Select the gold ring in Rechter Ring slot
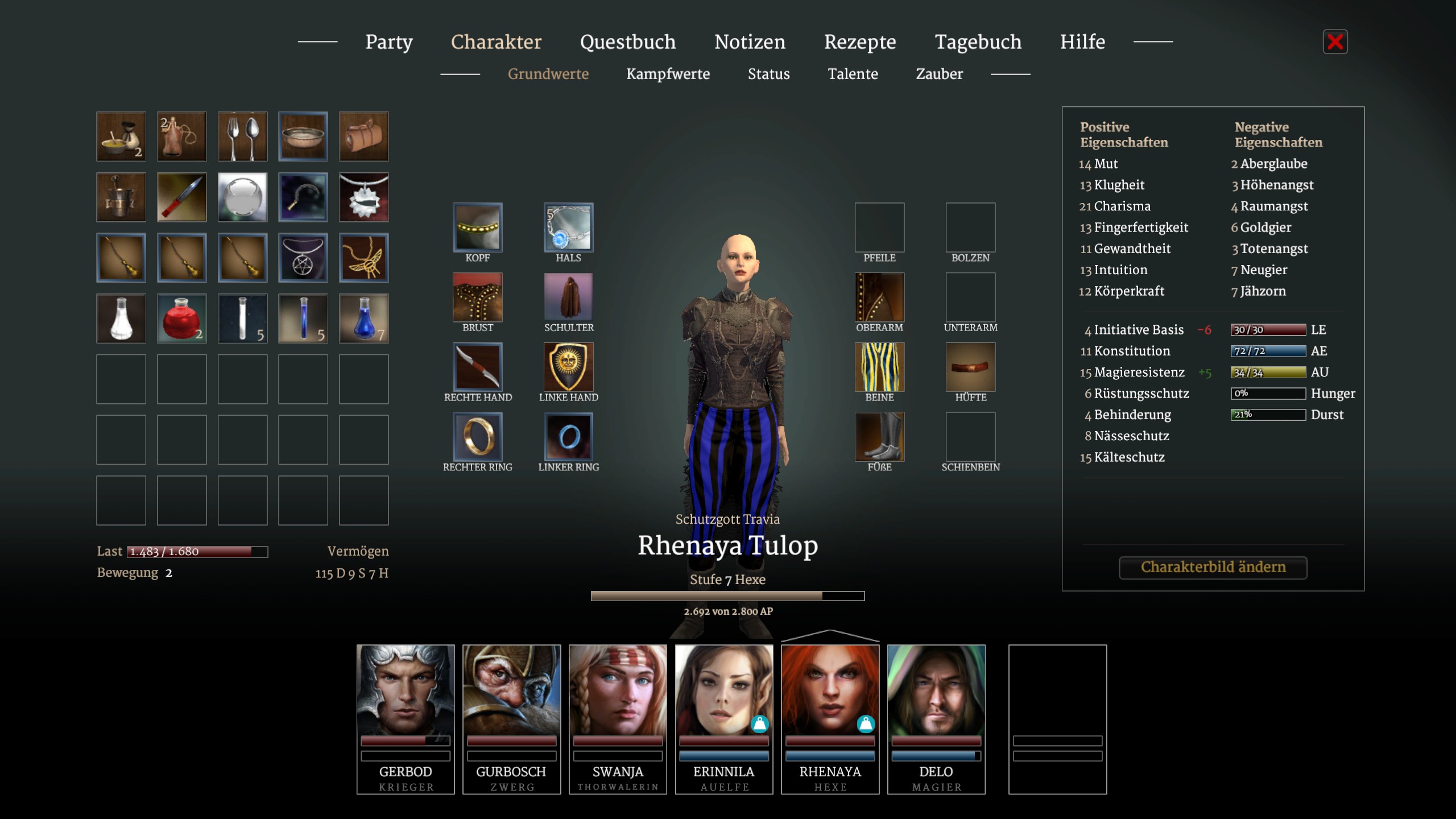Viewport: 1456px width, 819px height. point(478,437)
